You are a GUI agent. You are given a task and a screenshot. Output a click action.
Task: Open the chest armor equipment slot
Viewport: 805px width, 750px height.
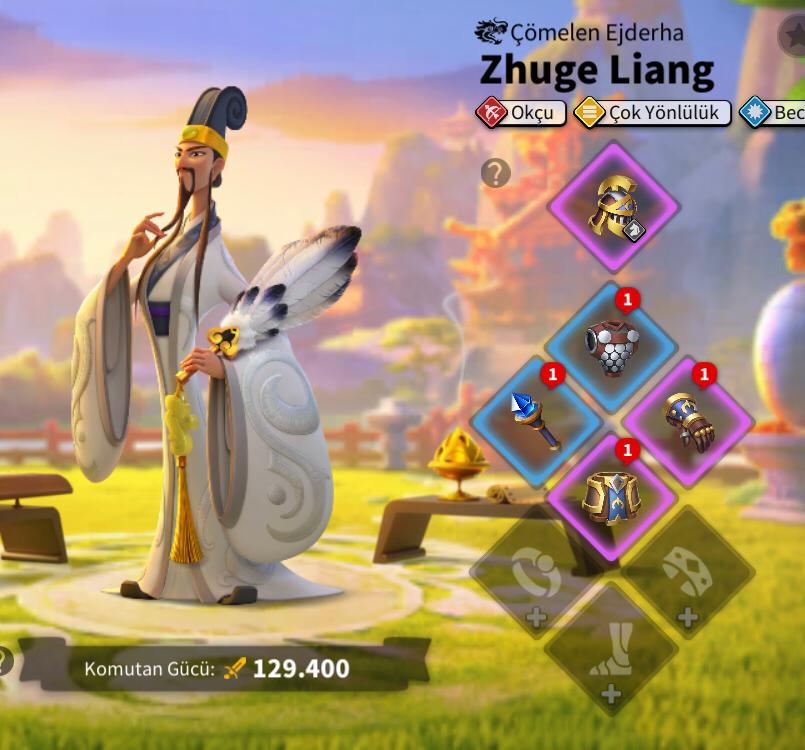[611, 346]
